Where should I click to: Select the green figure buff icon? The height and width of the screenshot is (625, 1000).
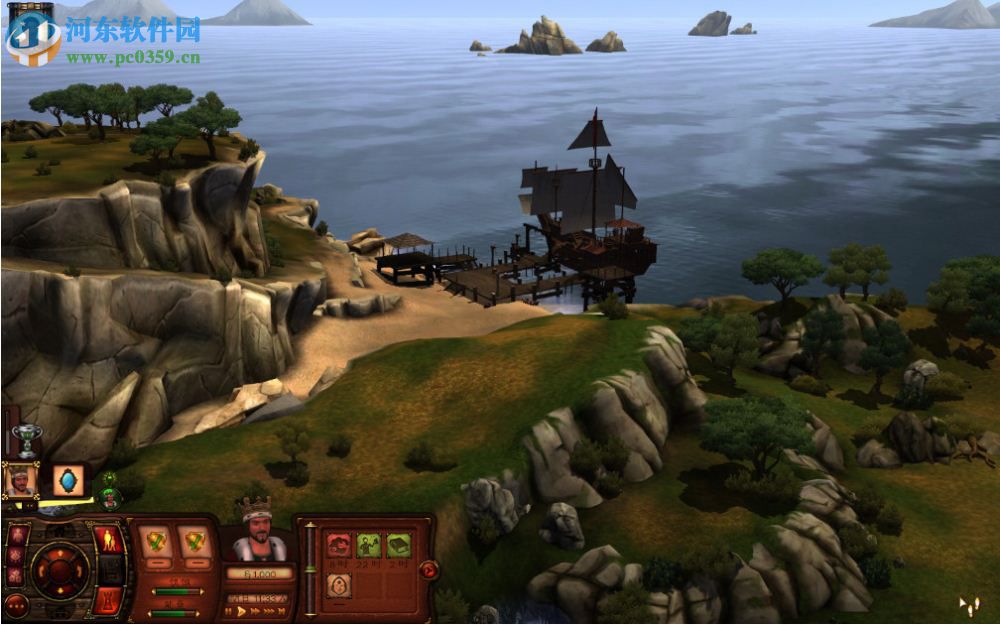tap(368, 546)
